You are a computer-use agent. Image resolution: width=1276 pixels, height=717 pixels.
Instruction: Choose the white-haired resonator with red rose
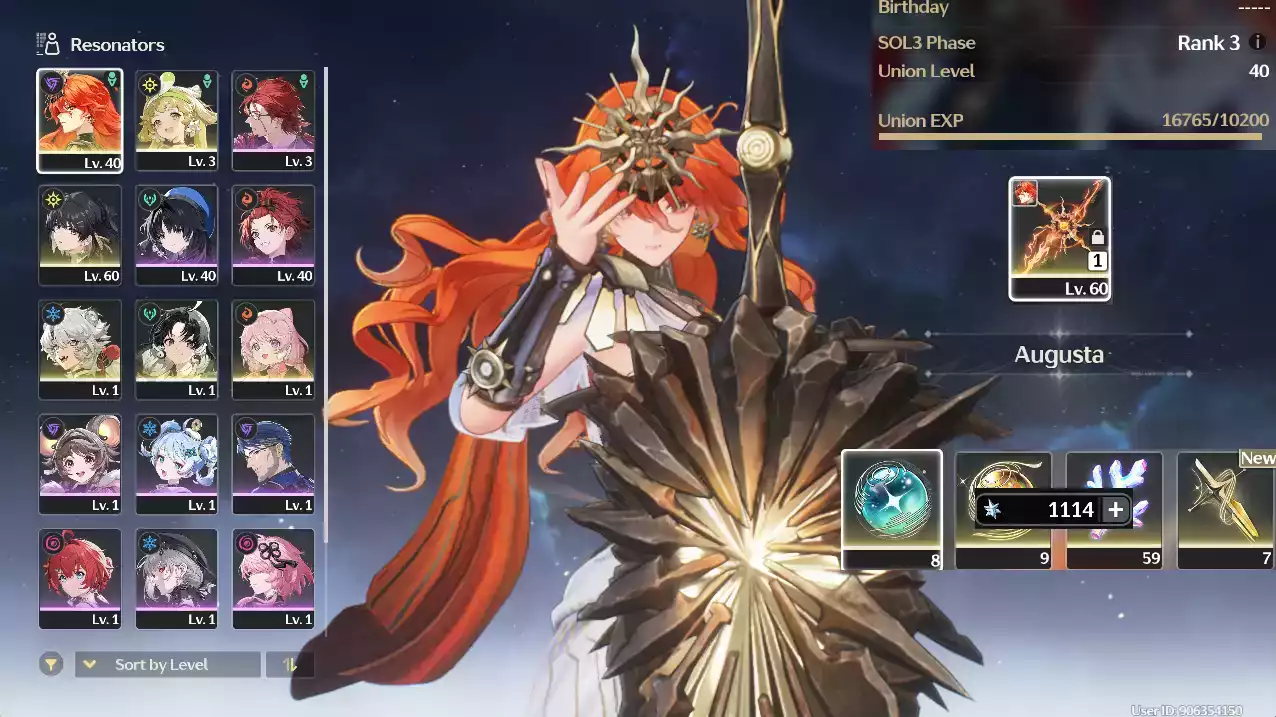pyautogui.click(x=80, y=349)
